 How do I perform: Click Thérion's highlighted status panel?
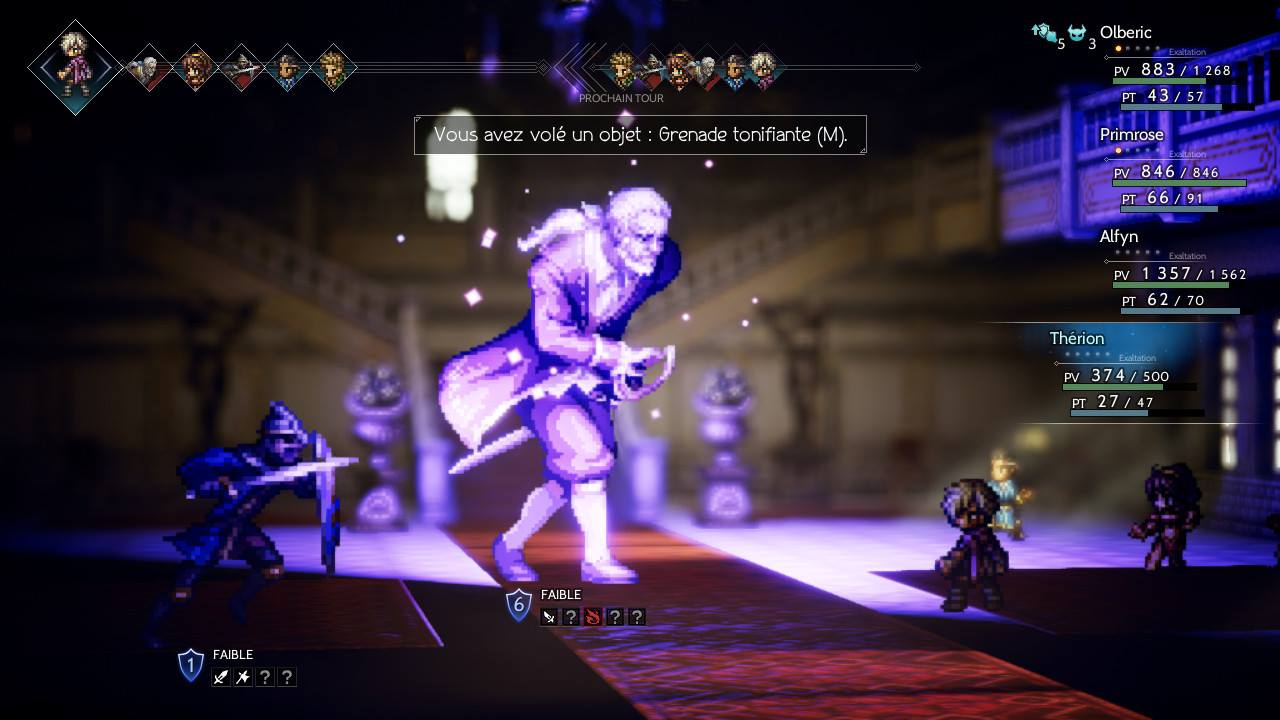pos(1125,376)
